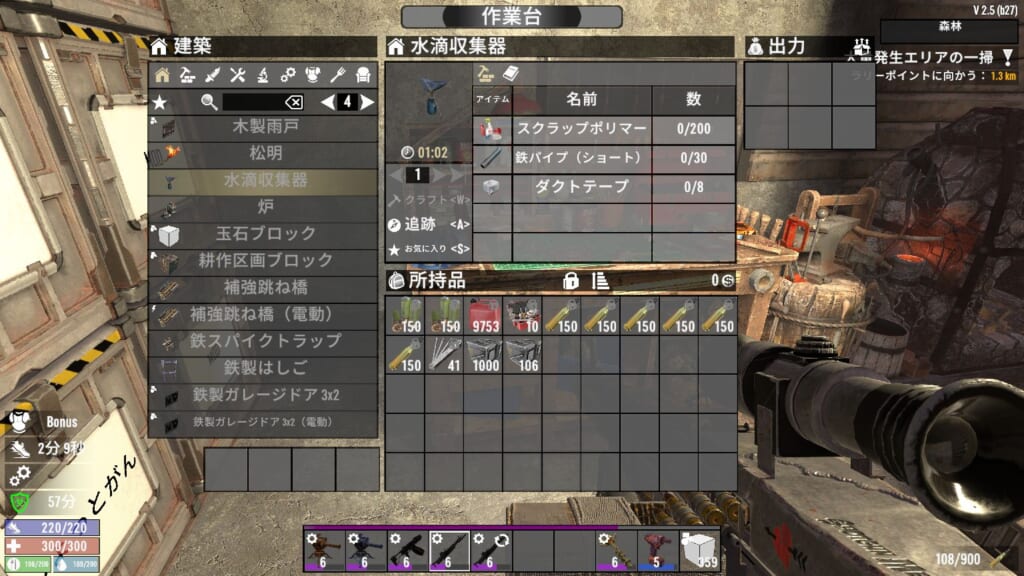Select the 鉄スパイクトラップ recipe
This screenshot has width=1024, height=576.
[265, 341]
